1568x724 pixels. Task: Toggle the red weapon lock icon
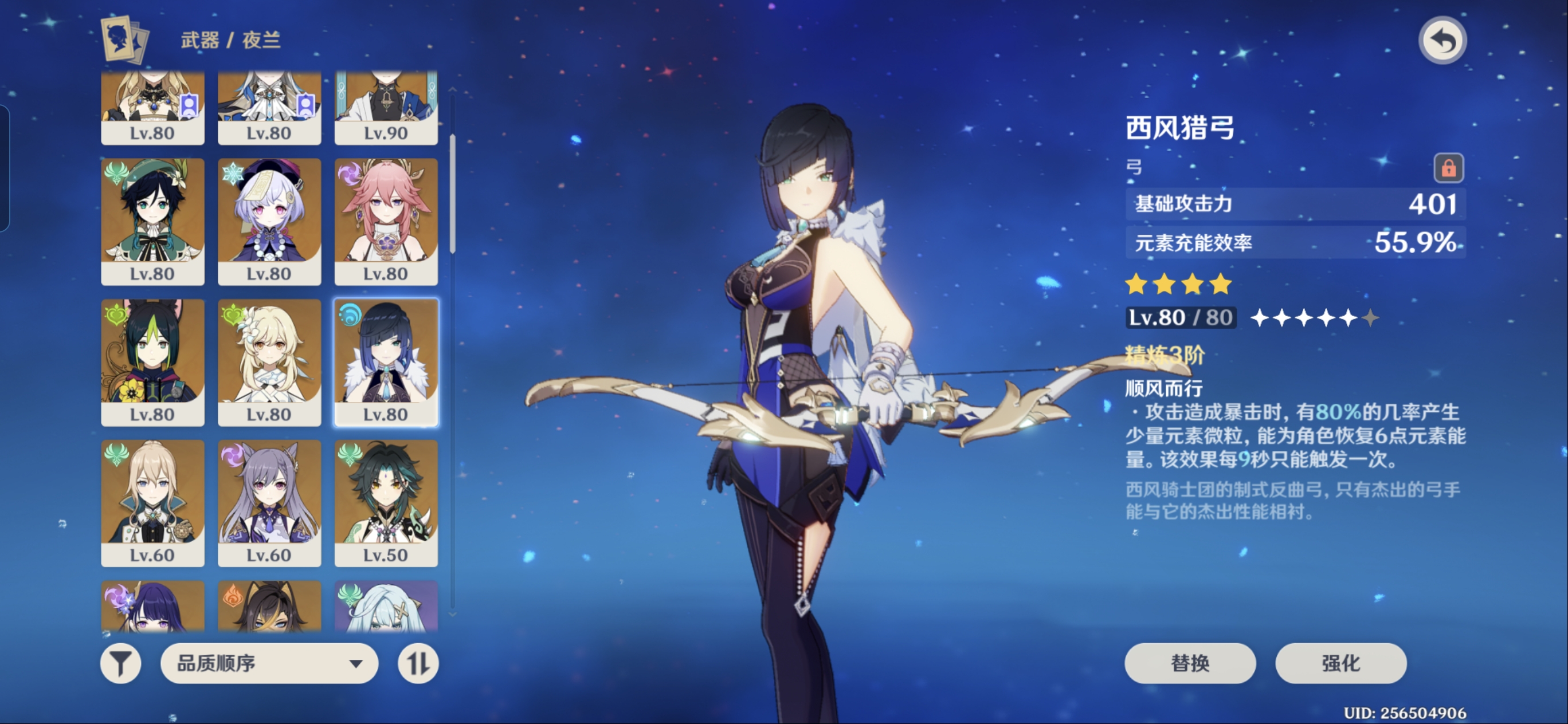(x=1448, y=167)
